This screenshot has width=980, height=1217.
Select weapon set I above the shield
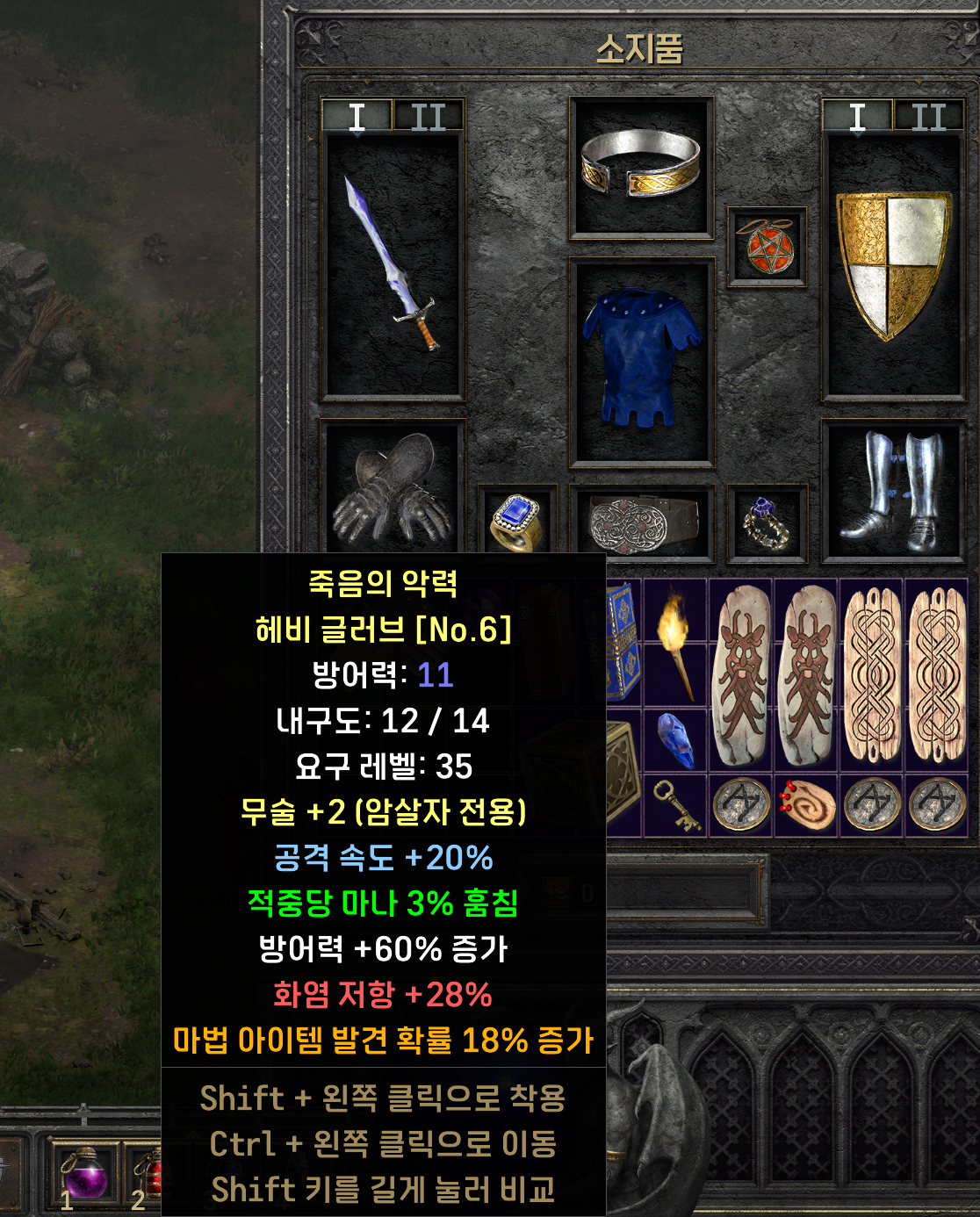(857, 117)
